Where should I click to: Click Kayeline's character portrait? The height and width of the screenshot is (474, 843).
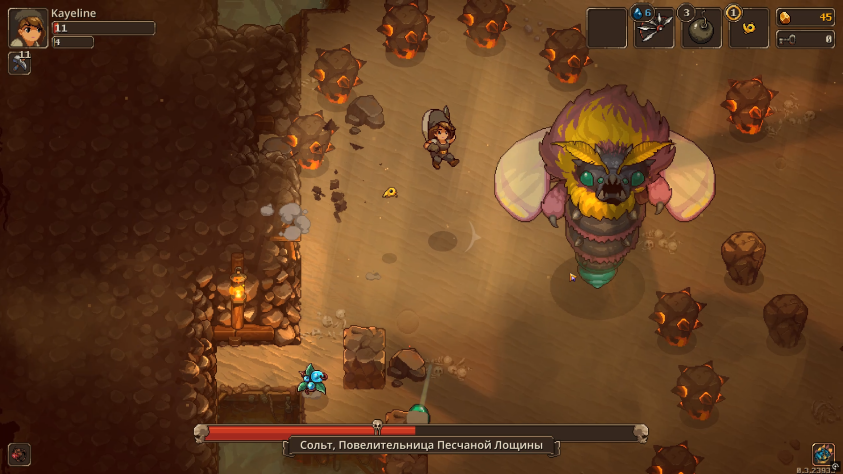pyautogui.click(x=27, y=28)
